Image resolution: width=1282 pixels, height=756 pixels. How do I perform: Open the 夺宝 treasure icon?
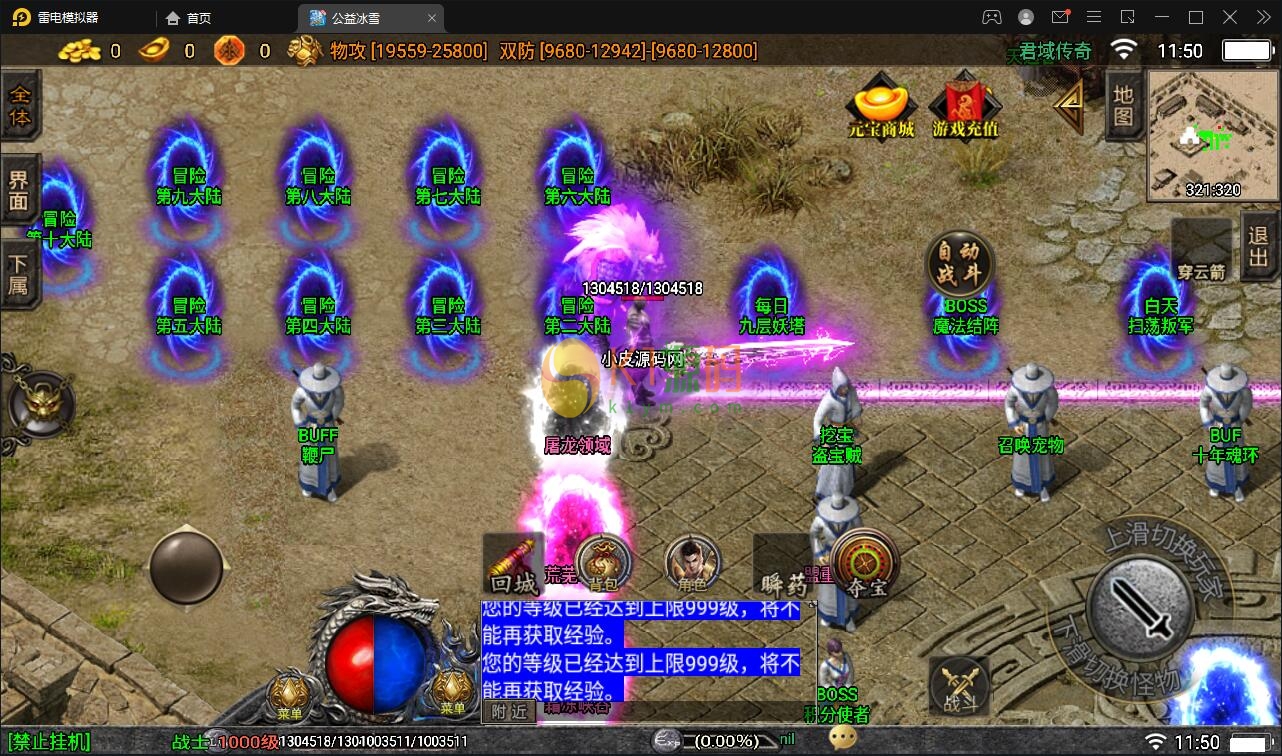864,563
